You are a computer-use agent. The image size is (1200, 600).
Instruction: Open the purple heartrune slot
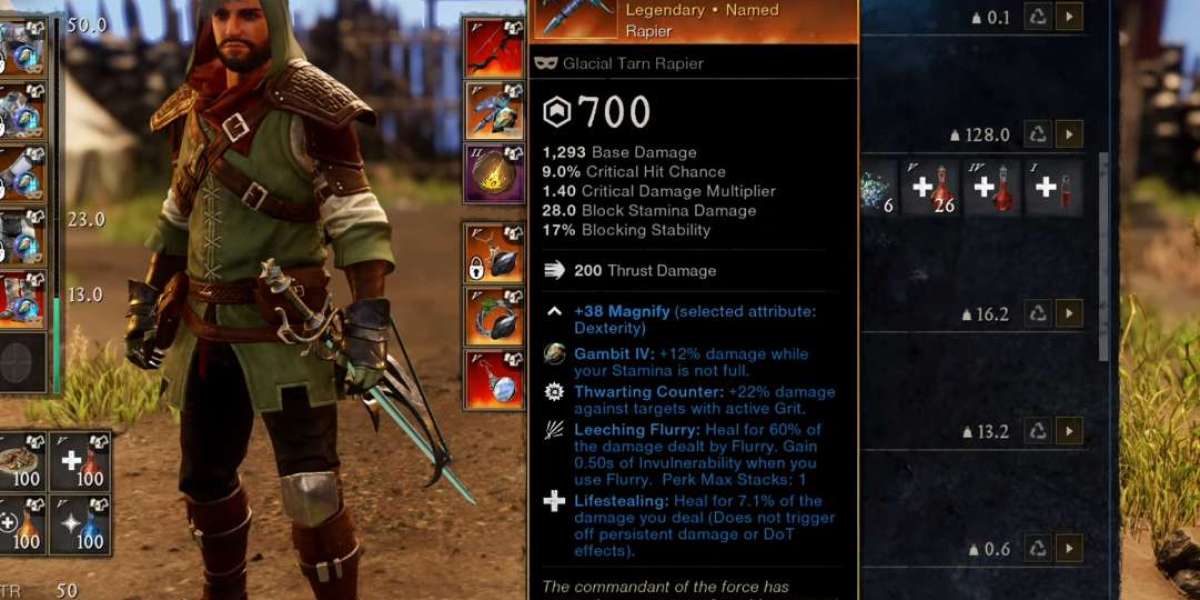(493, 172)
